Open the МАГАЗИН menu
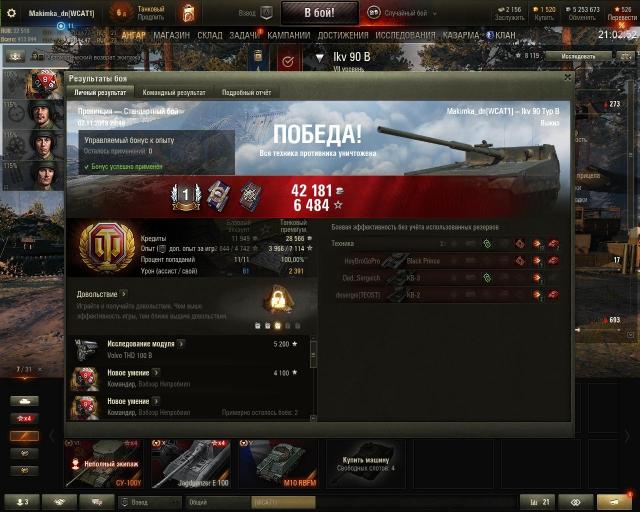 point(172,35)
